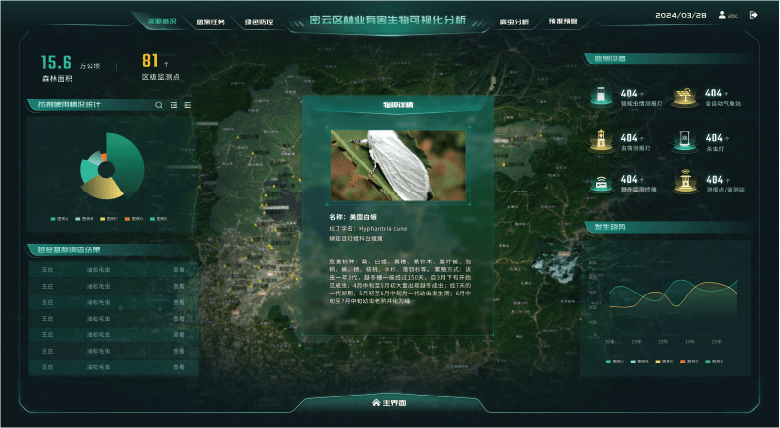Screen dimensions: 780x428
Task: Go to the 预警预测 tab
Action: 562,21
